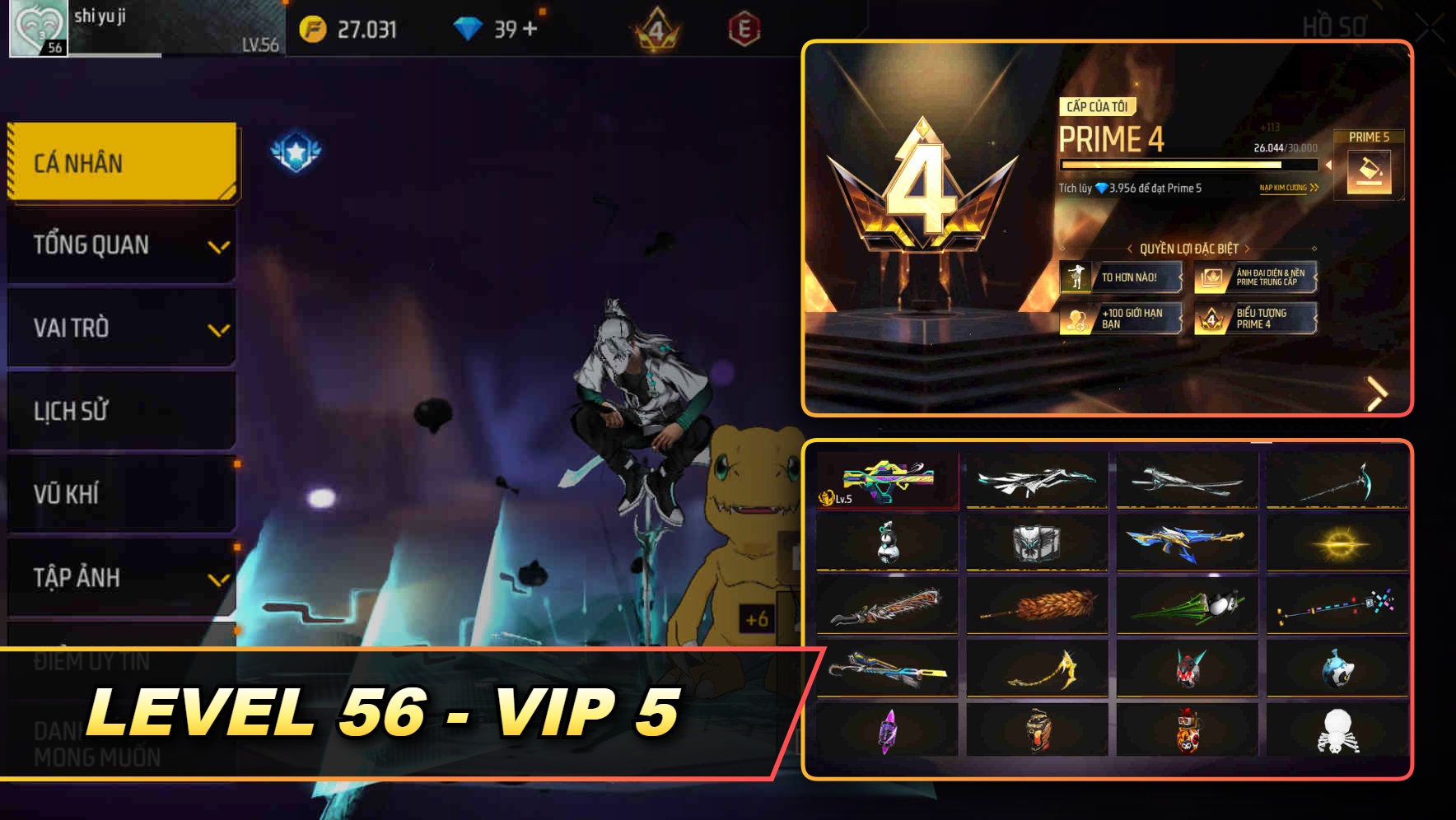Click the avatar frame icon beside ẢNH ĐẠI DIỆN
Image resolution: width=1456 pixels, height=820 pixels.
tap(1208, 278)
